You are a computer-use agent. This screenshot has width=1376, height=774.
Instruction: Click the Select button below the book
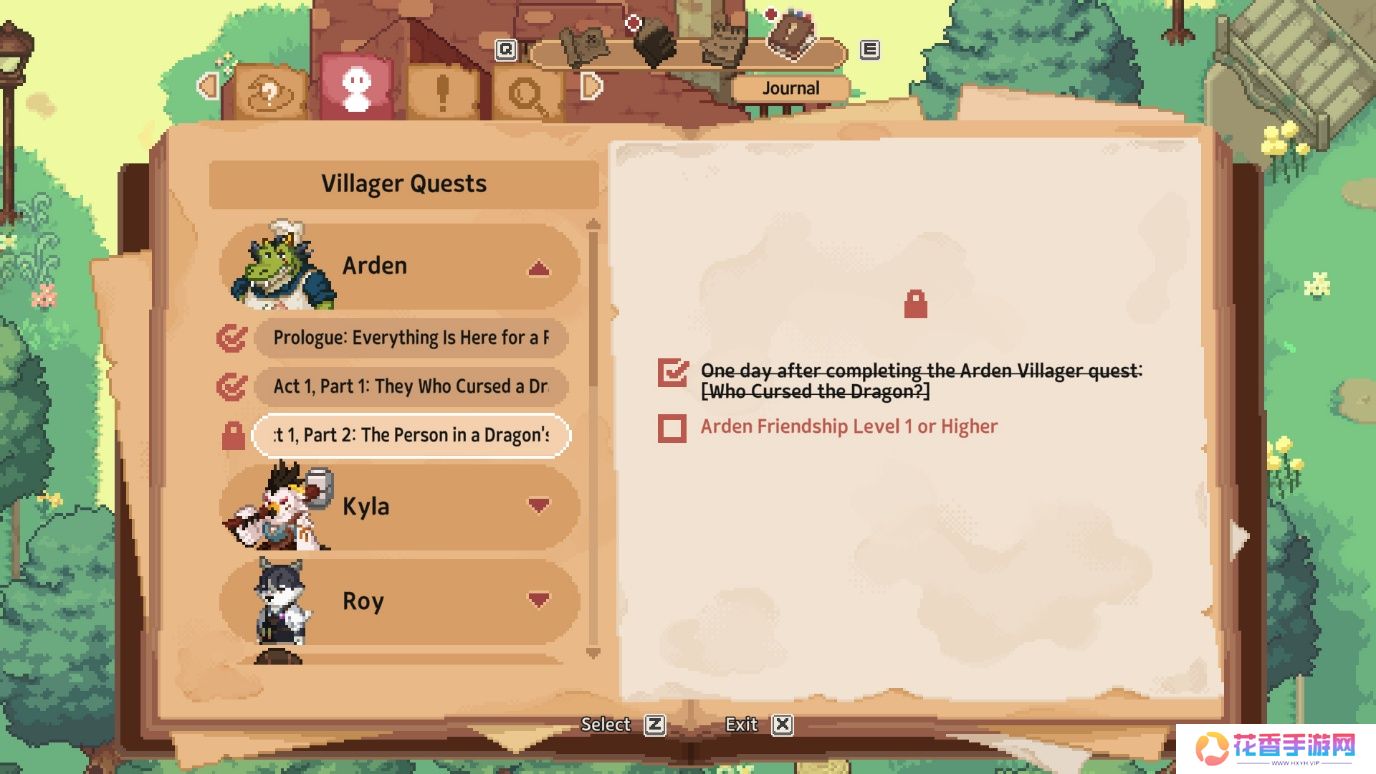(622, 725)
